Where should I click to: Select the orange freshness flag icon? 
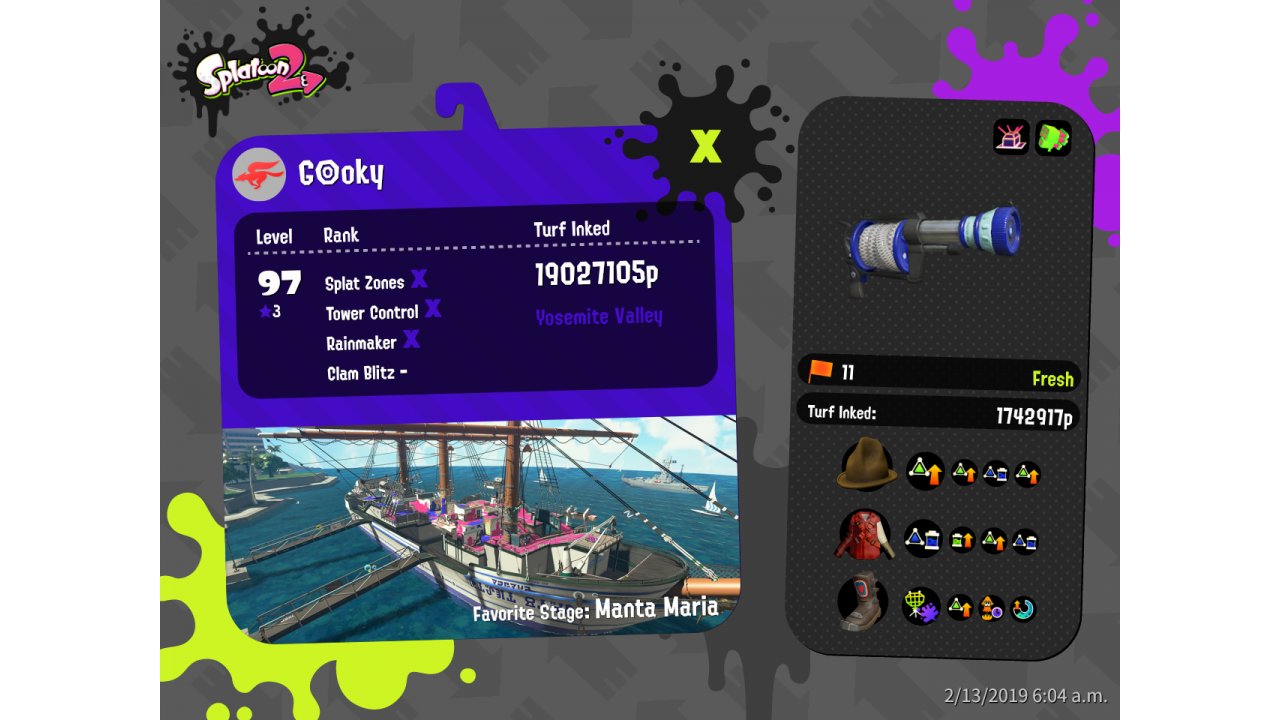click(820, 372)
